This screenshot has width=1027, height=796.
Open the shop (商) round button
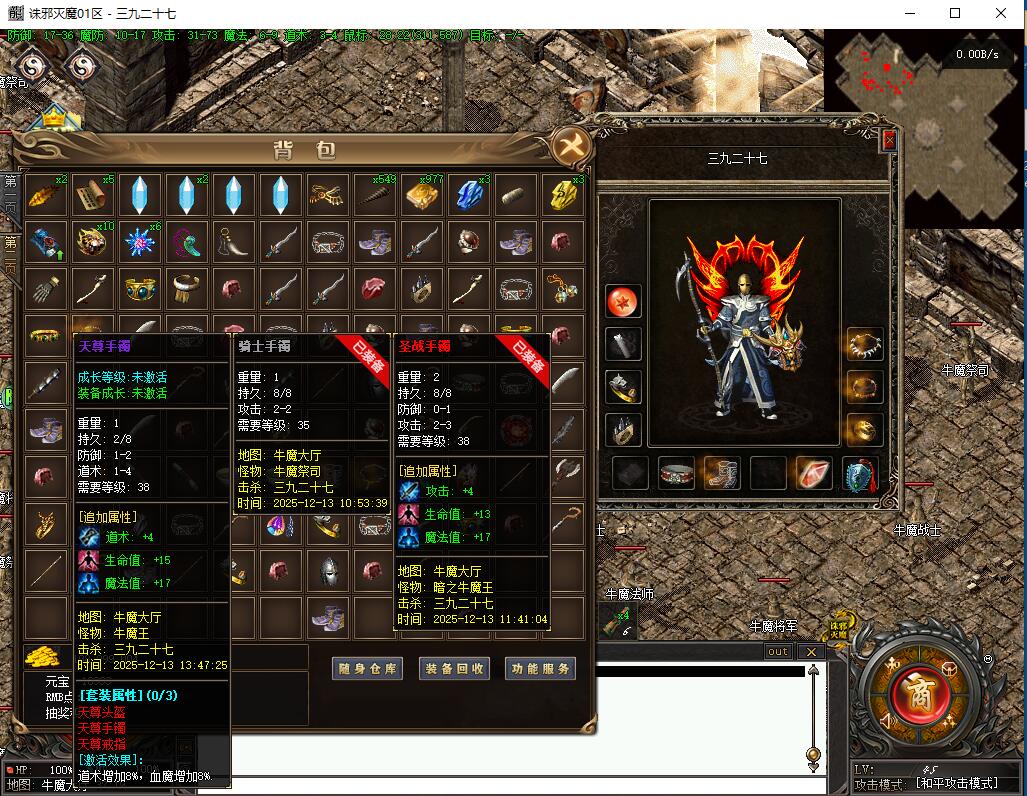[920, 692]
